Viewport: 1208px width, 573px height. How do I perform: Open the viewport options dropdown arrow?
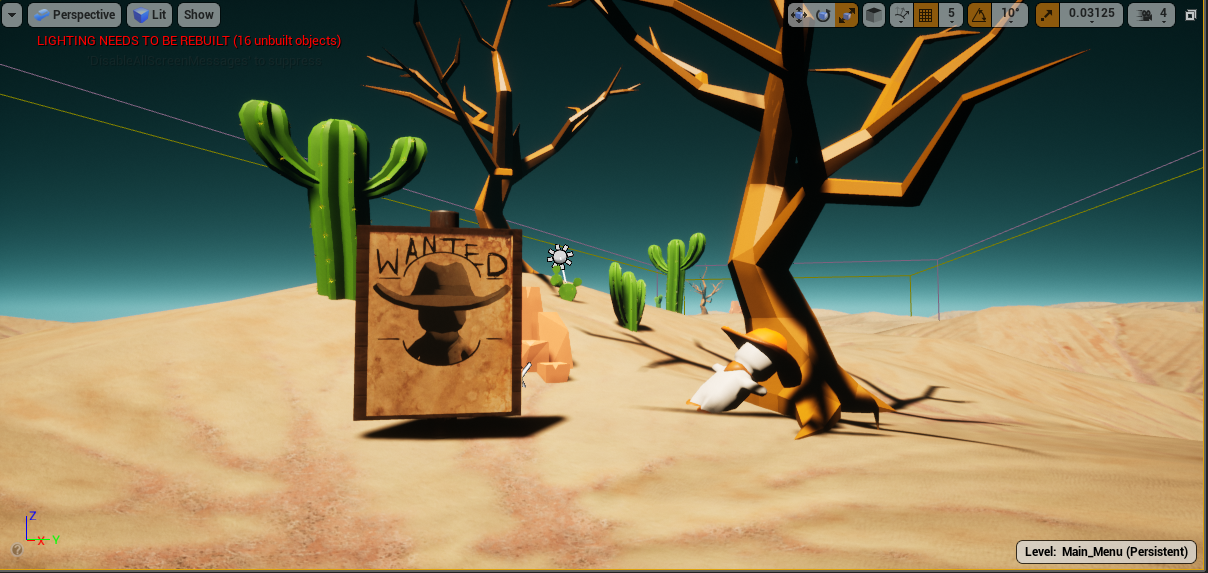click(12, 15)
